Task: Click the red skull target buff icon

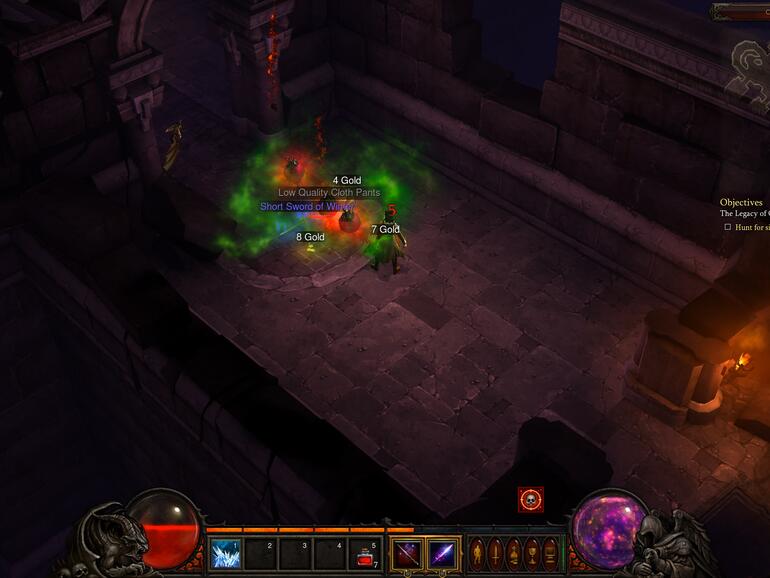Action: [531, 499]
